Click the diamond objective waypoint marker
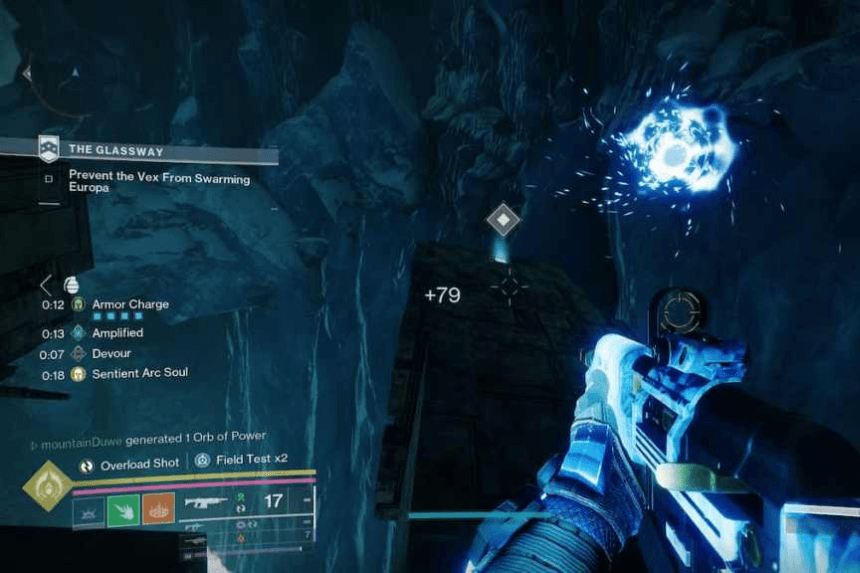Viewport: 860px width, 573px height. [502, 218]
